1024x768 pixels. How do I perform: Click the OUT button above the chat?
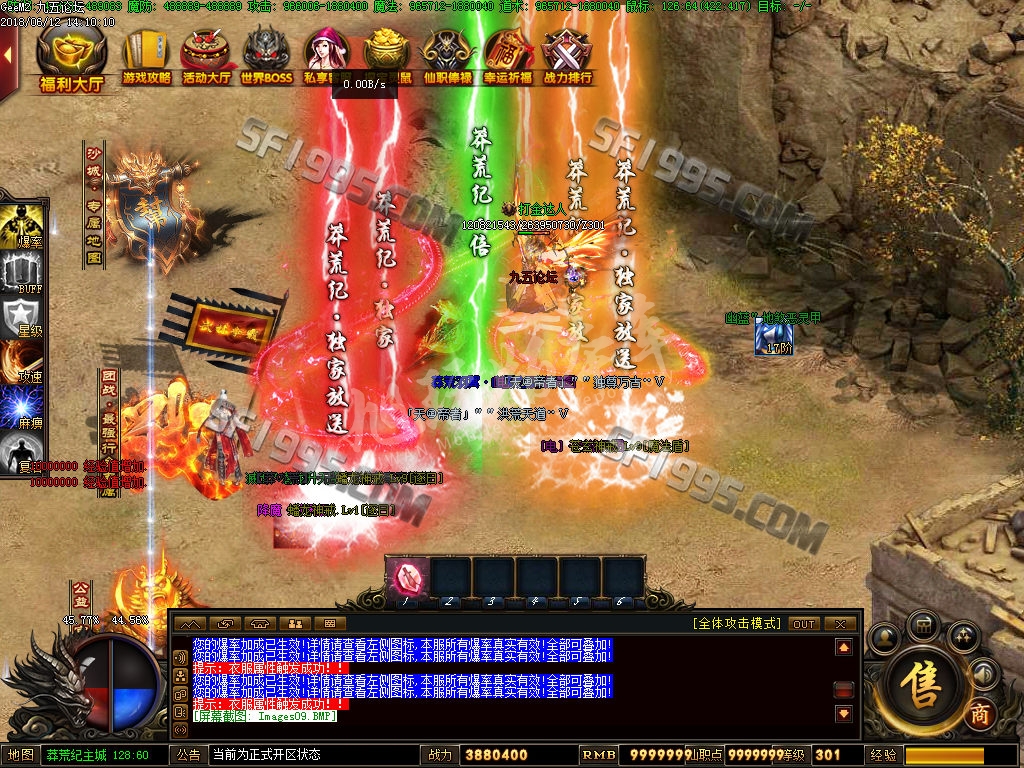pyautogui.click(x=804, y=624)
